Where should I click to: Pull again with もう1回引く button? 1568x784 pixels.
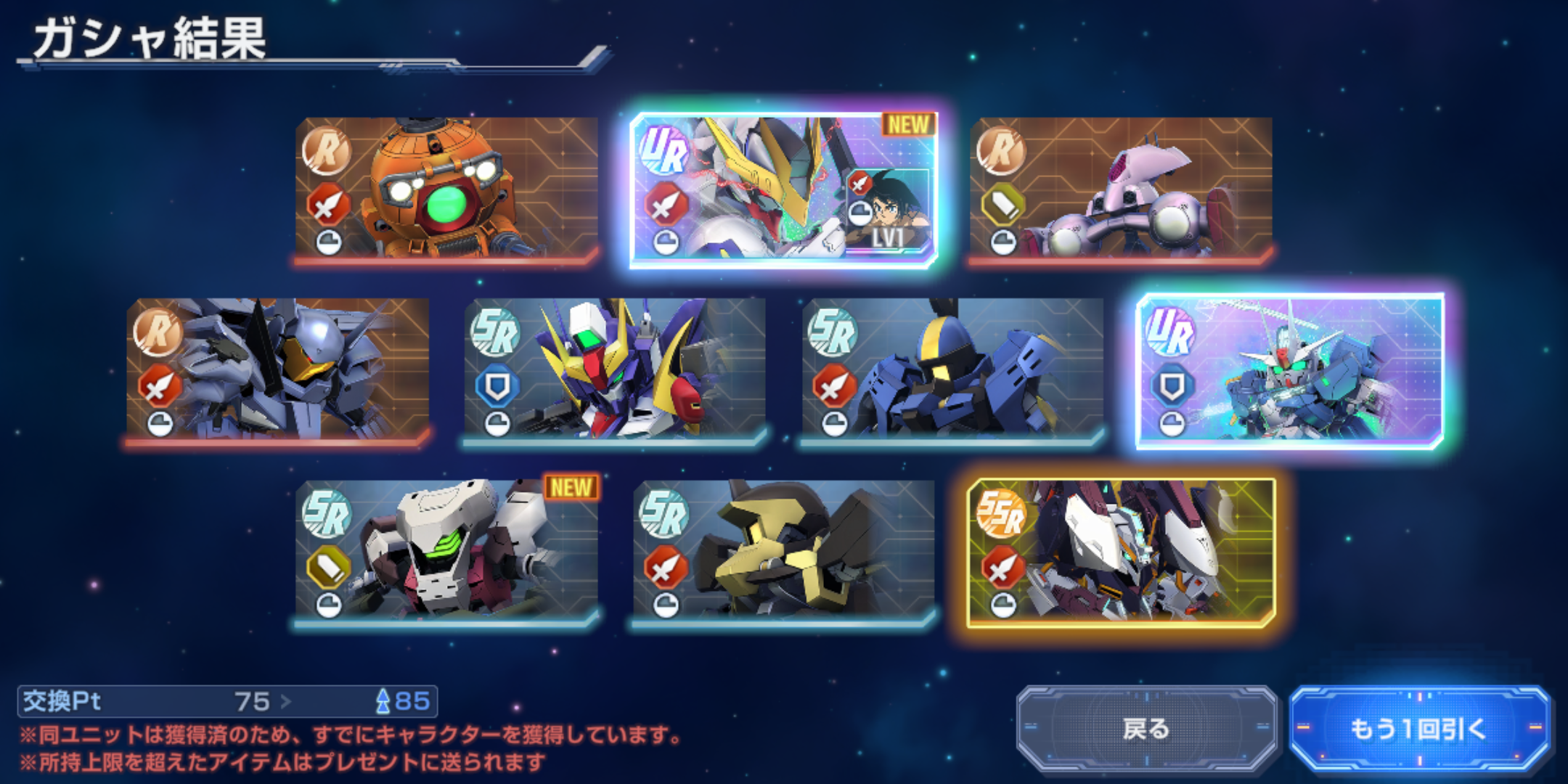tap(1419, 728)
